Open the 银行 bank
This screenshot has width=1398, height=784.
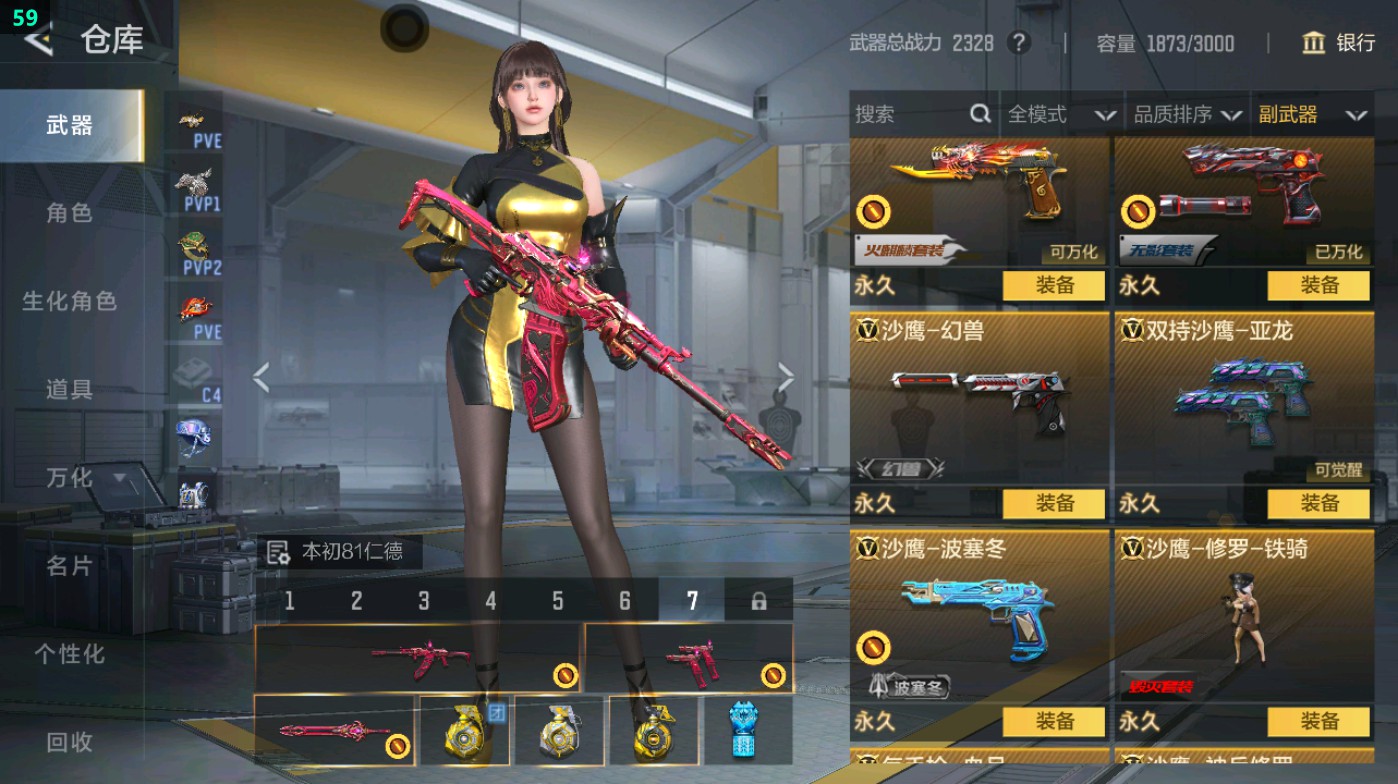pos(1339,43)
